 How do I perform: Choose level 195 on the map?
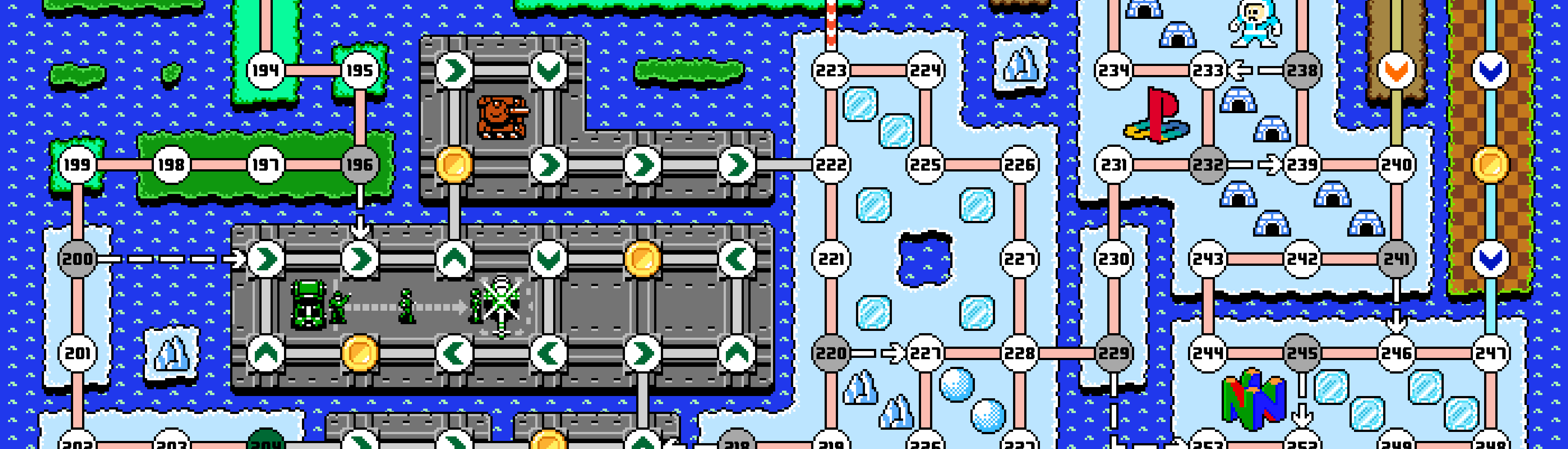pos(359,70)
